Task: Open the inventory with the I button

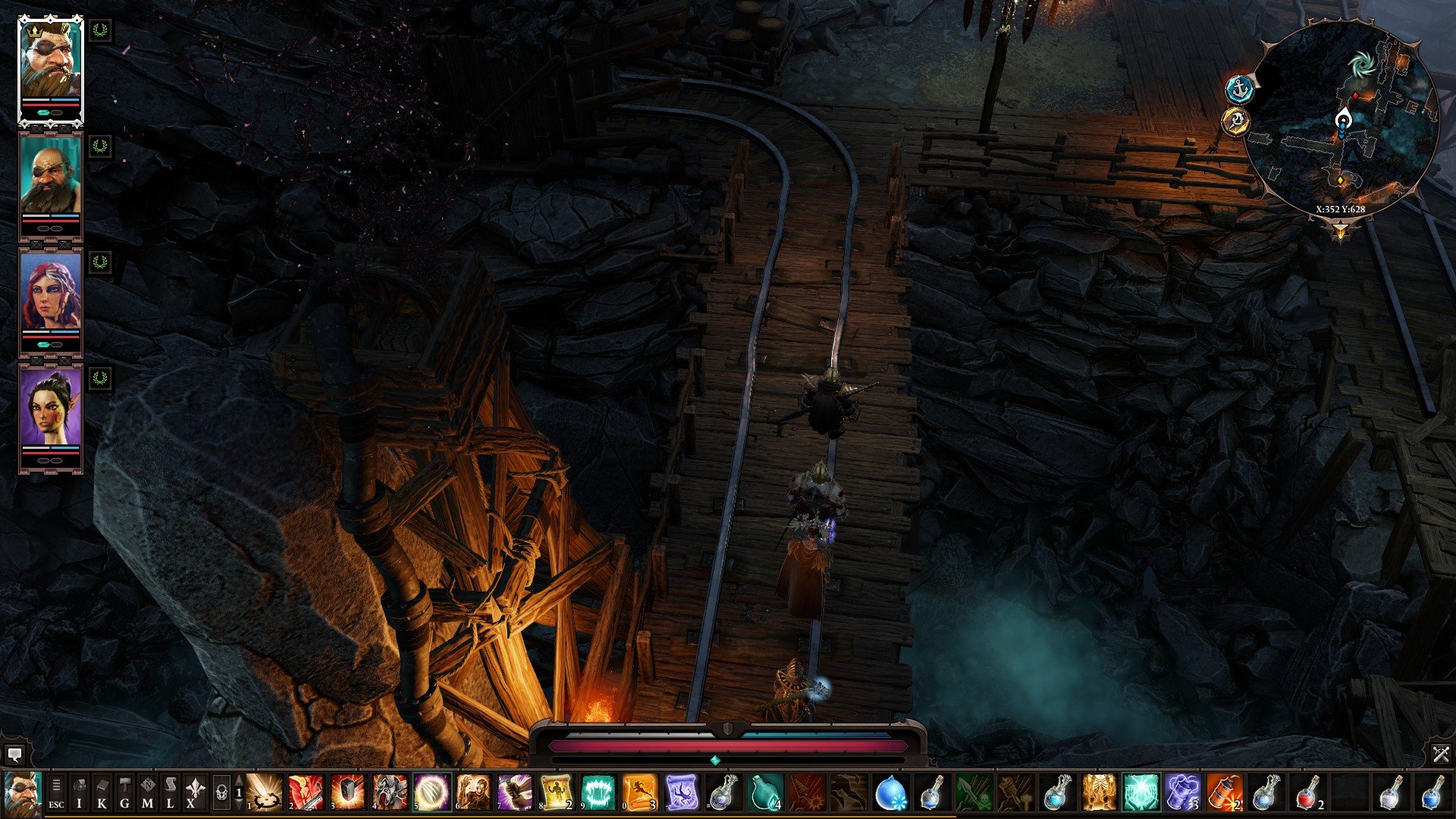Action: tap(80, 792)
